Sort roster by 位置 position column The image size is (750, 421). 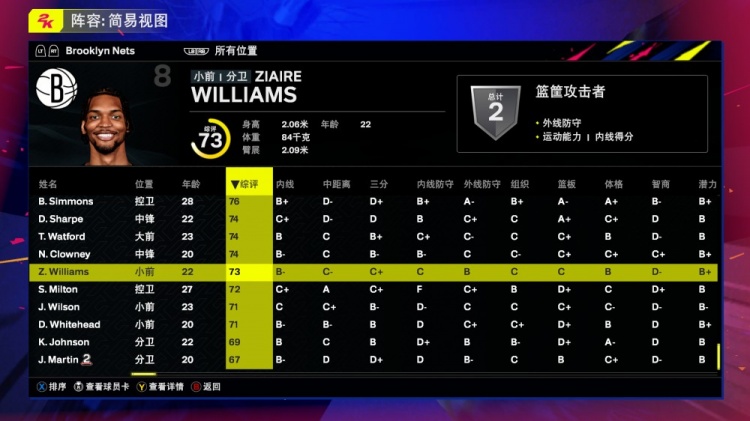tap(145, 184)
